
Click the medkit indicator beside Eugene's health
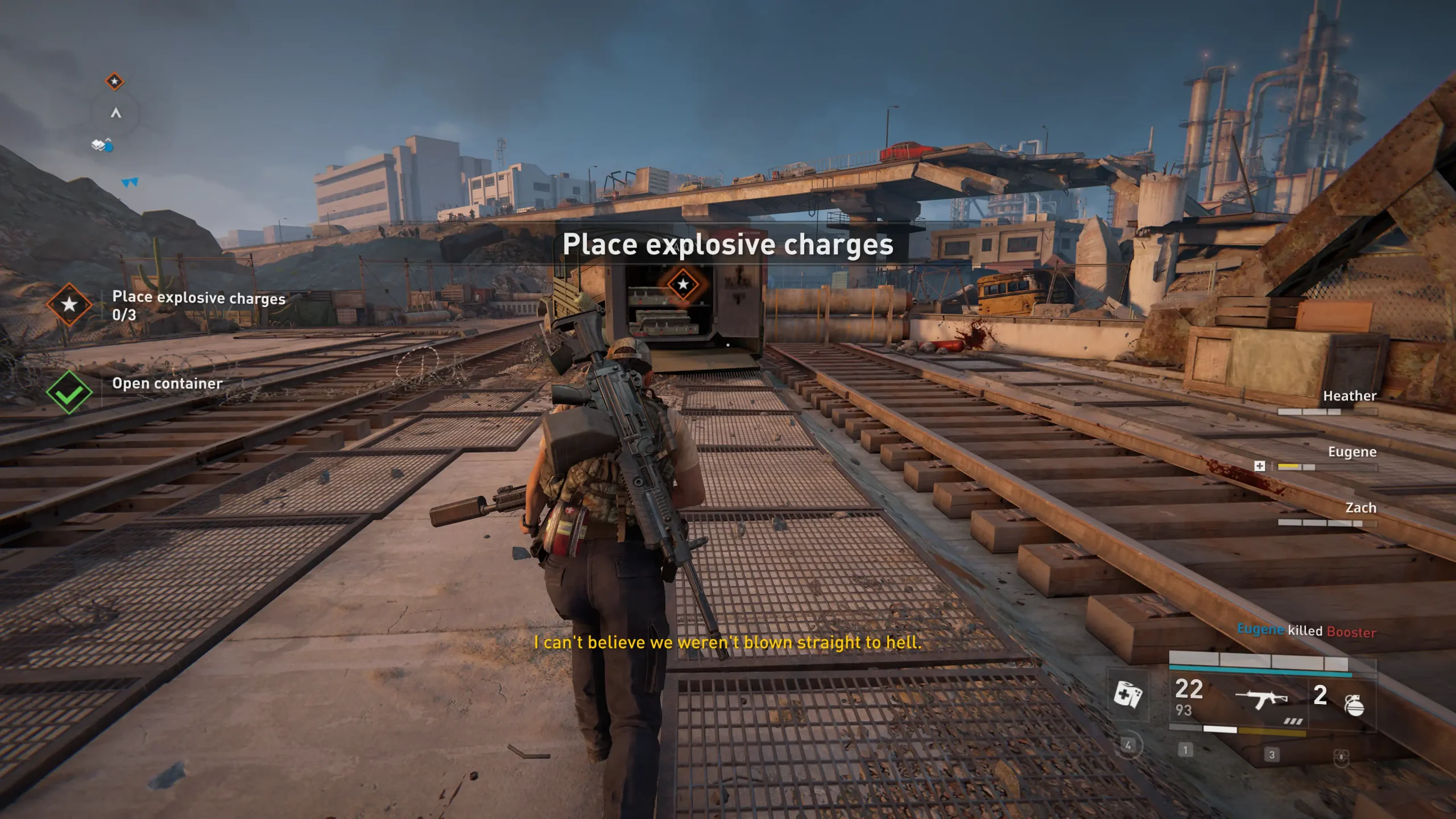pyautogui.click(x=1260, y=466)
